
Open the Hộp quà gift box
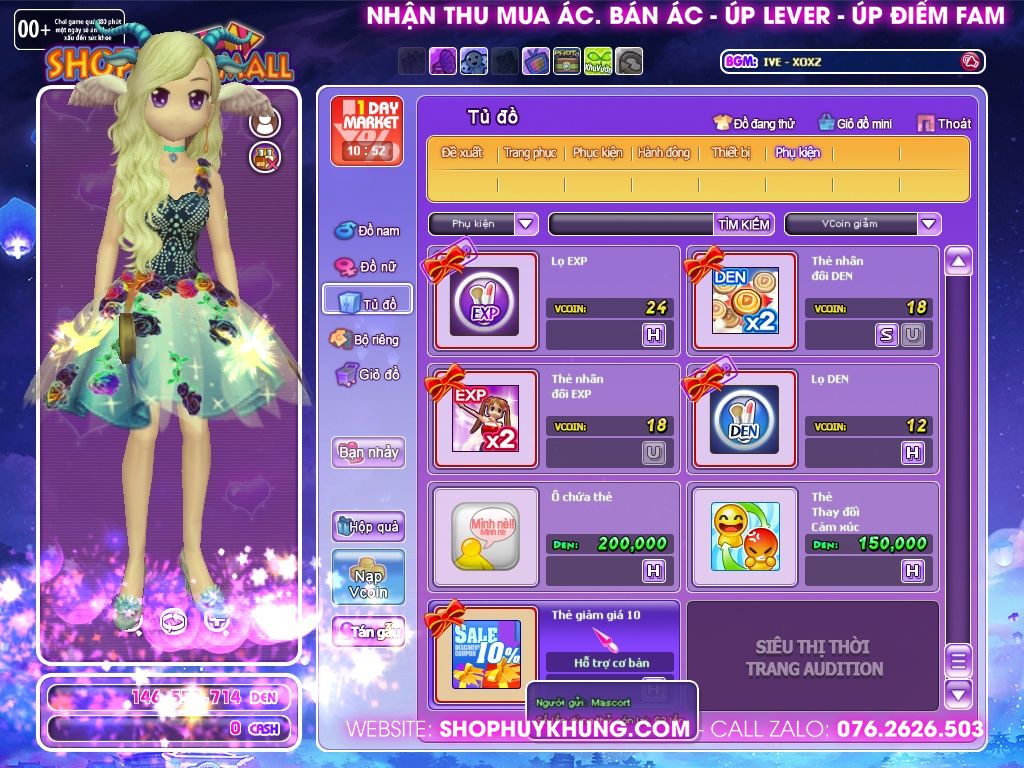point(368,526)
